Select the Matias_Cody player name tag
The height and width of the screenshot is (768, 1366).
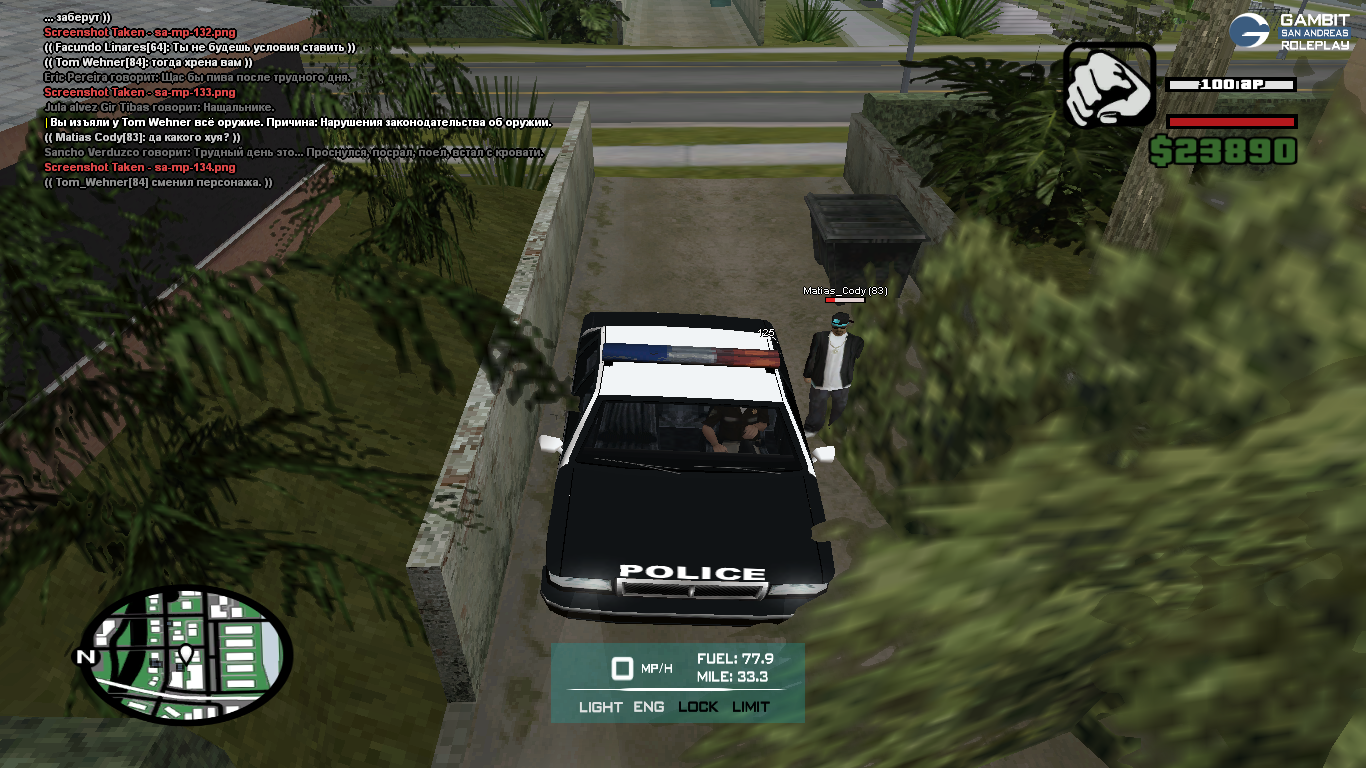(x=844, y=291)
